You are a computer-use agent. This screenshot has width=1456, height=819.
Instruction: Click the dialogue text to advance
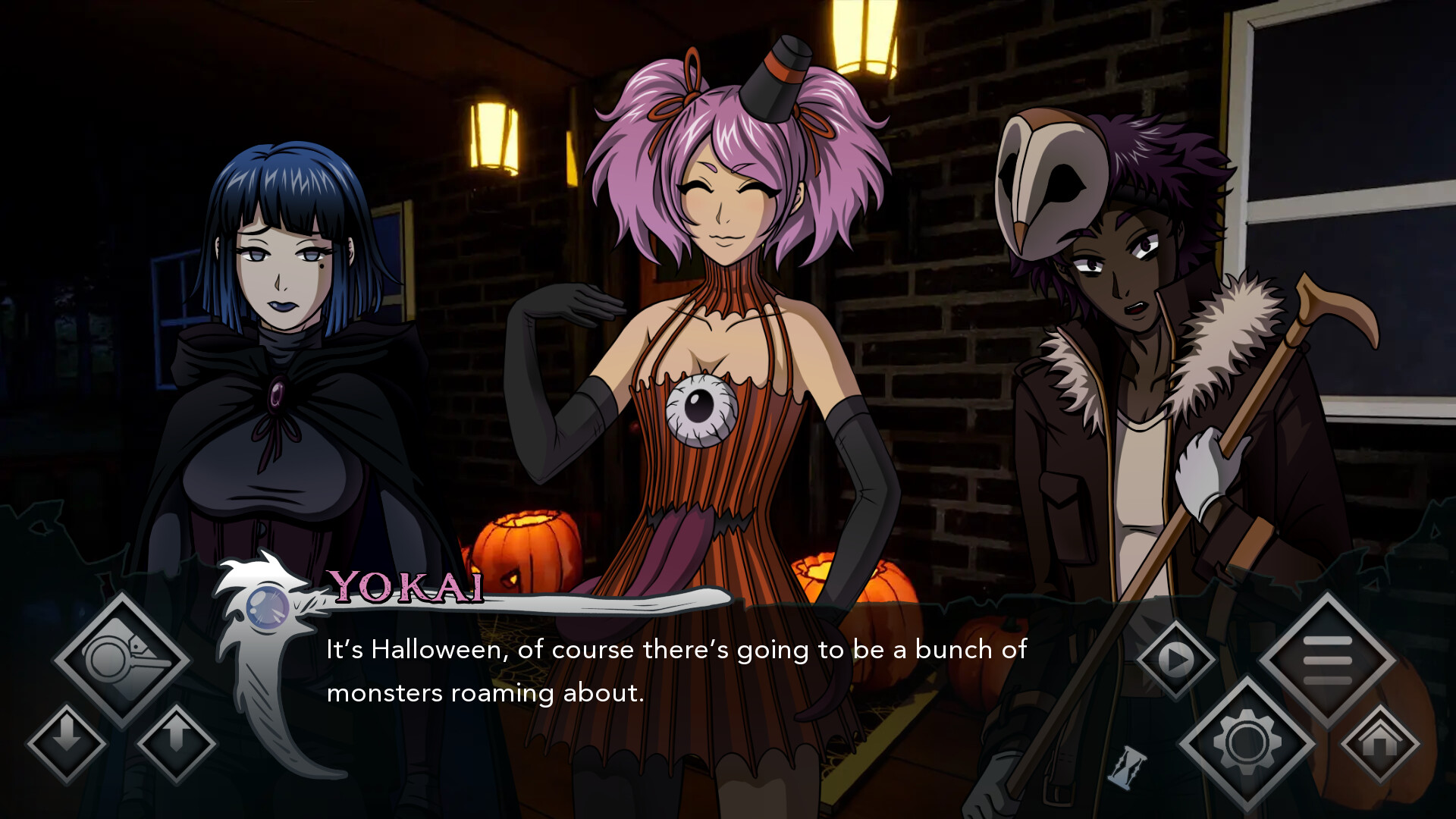click(x=675, y=671)
